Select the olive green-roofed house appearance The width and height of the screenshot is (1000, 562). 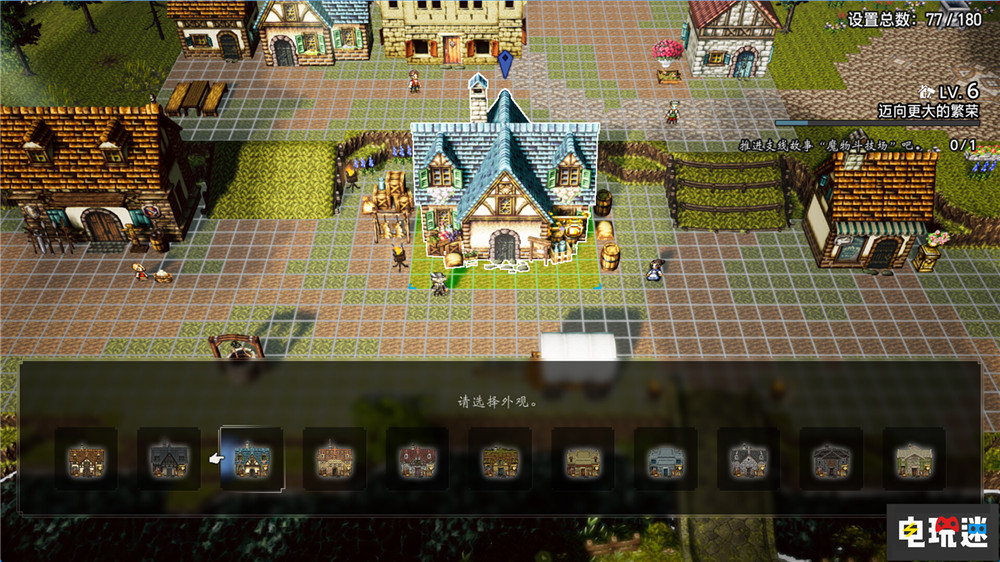(x=499, y=459)
